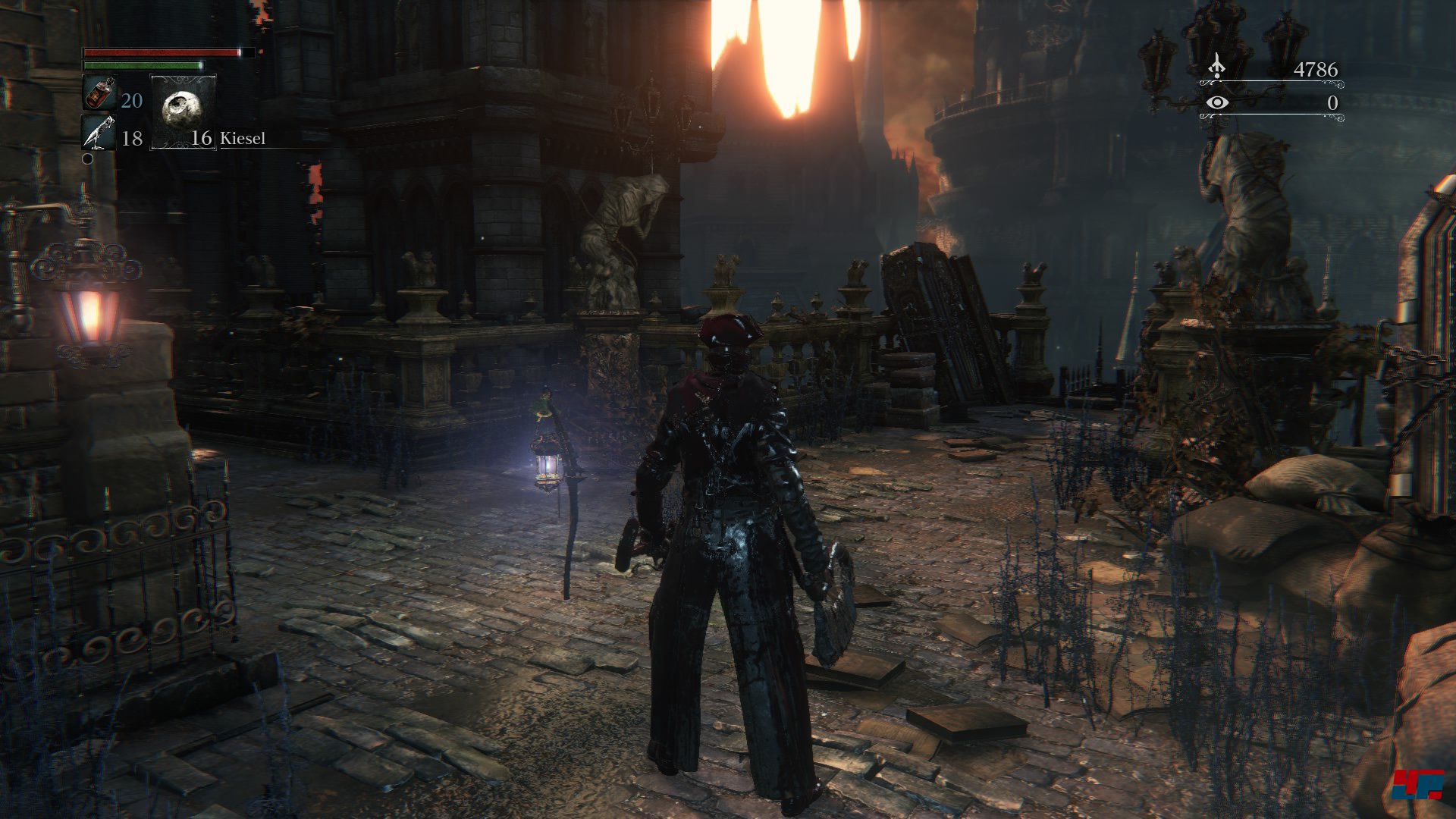Image resolution: width=1456 pixels, height=819 pixels.
Task: Click the red 4P watermark logo
Action: tap(1417, 783)
